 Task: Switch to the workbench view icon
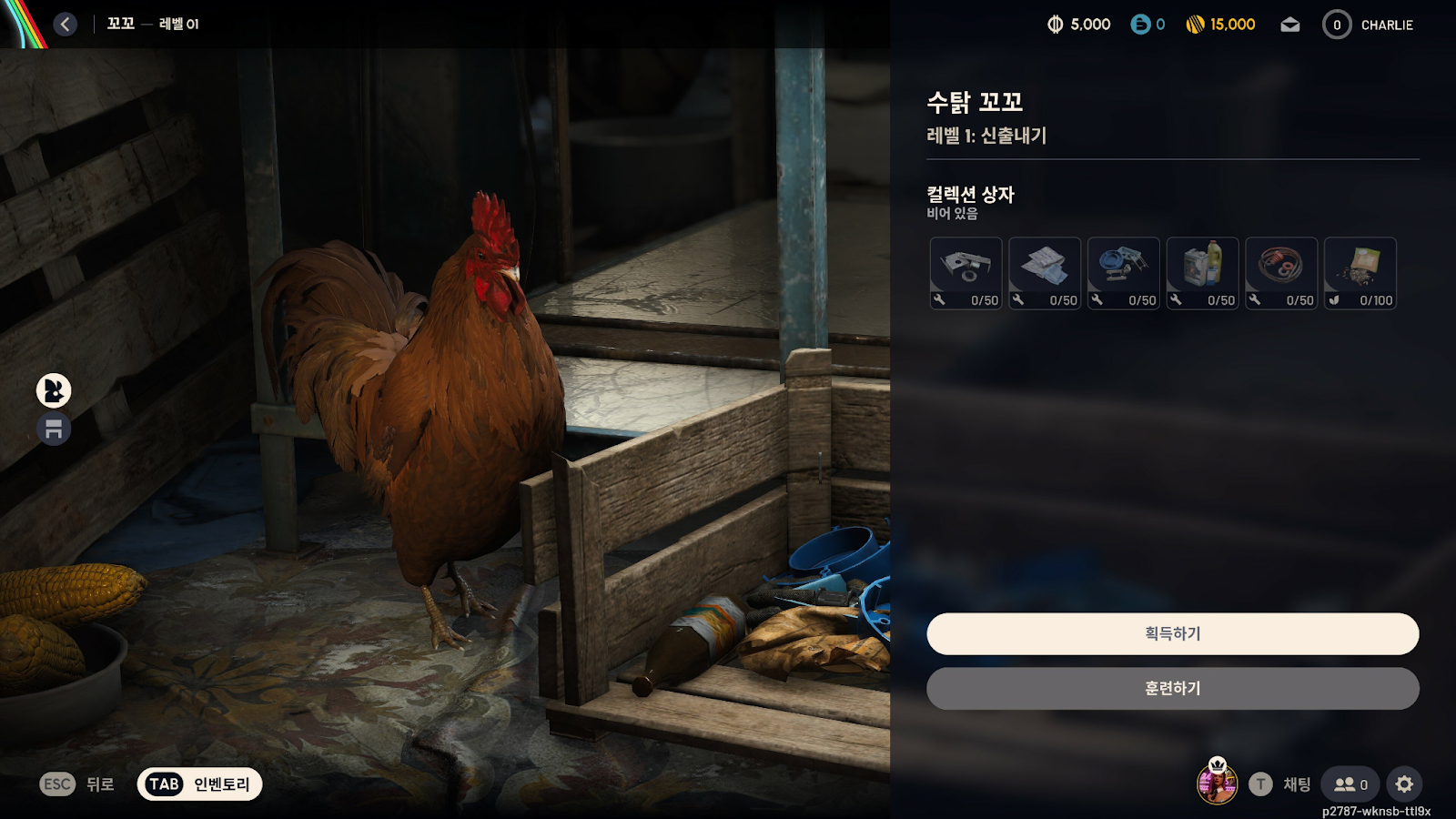[54, 429]
